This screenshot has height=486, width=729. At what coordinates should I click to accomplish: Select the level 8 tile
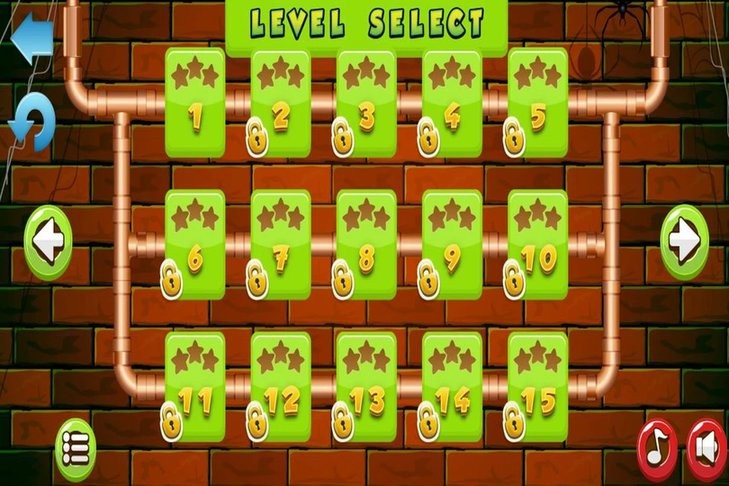click(x=366, y=243)
